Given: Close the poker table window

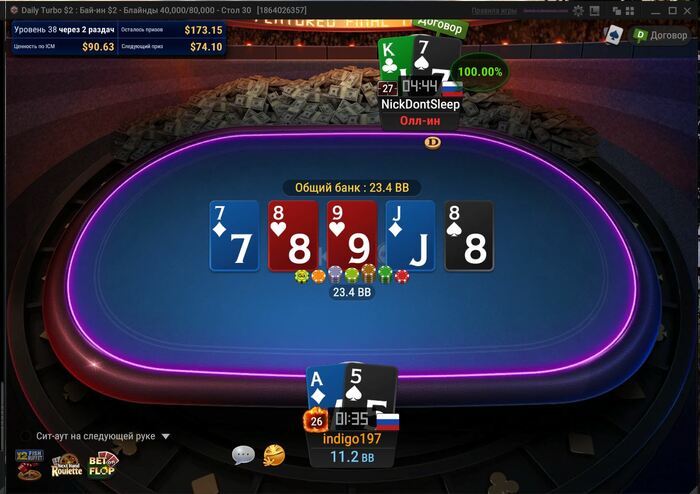Looking at the screenshot, I should point(687,9).
